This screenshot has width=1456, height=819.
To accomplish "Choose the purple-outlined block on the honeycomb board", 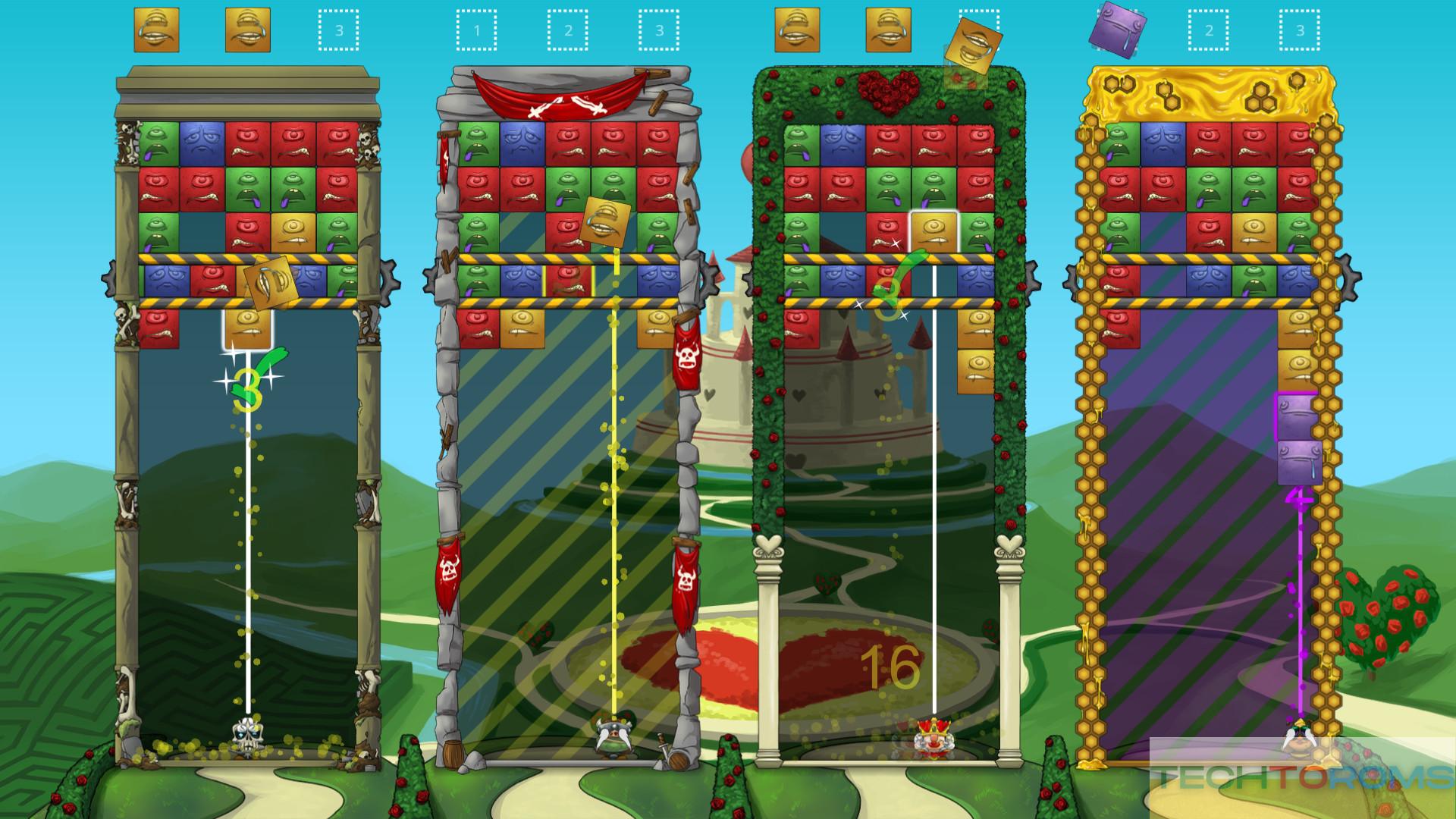I will click(x=1298, y=416).
